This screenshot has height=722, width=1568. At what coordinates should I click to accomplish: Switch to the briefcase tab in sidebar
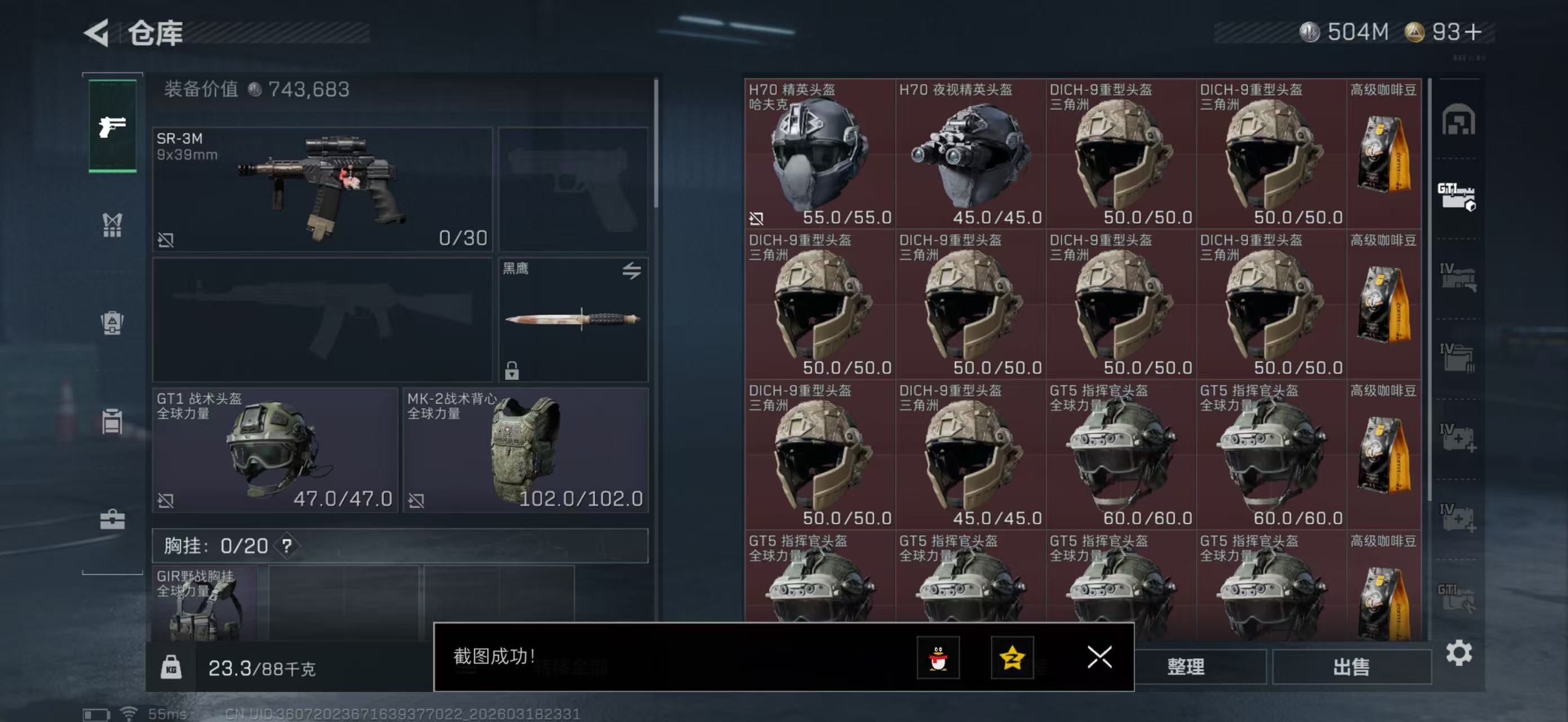click(x=113, y=520)
